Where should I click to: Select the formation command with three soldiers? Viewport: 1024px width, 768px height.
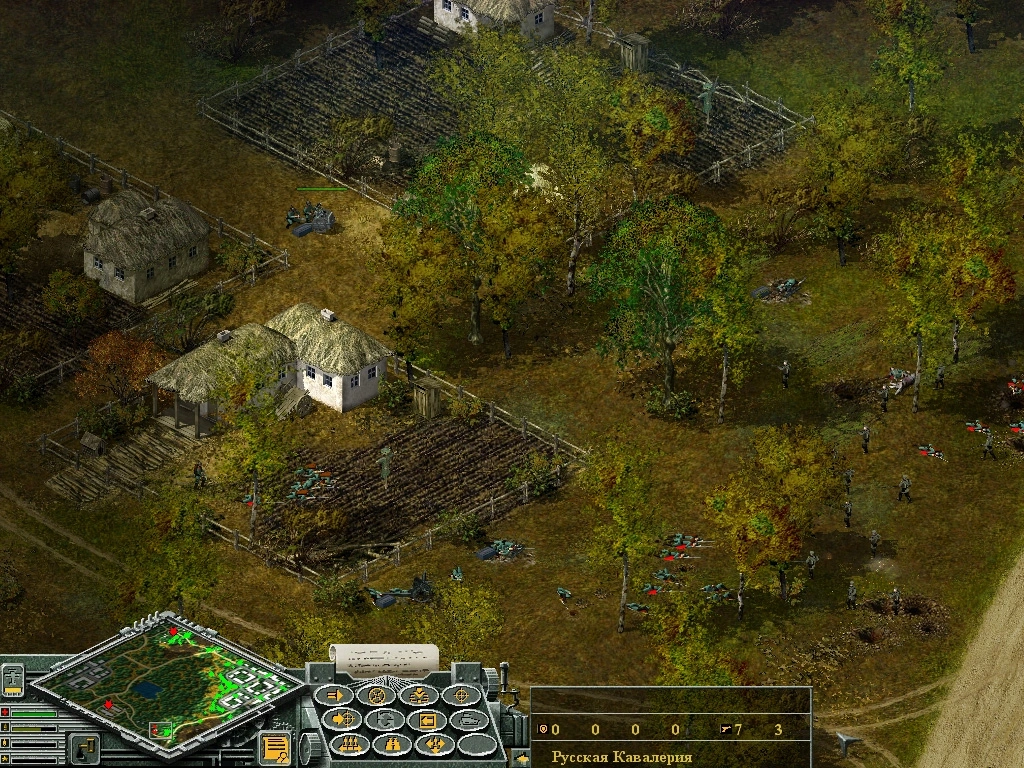point(351,744)
